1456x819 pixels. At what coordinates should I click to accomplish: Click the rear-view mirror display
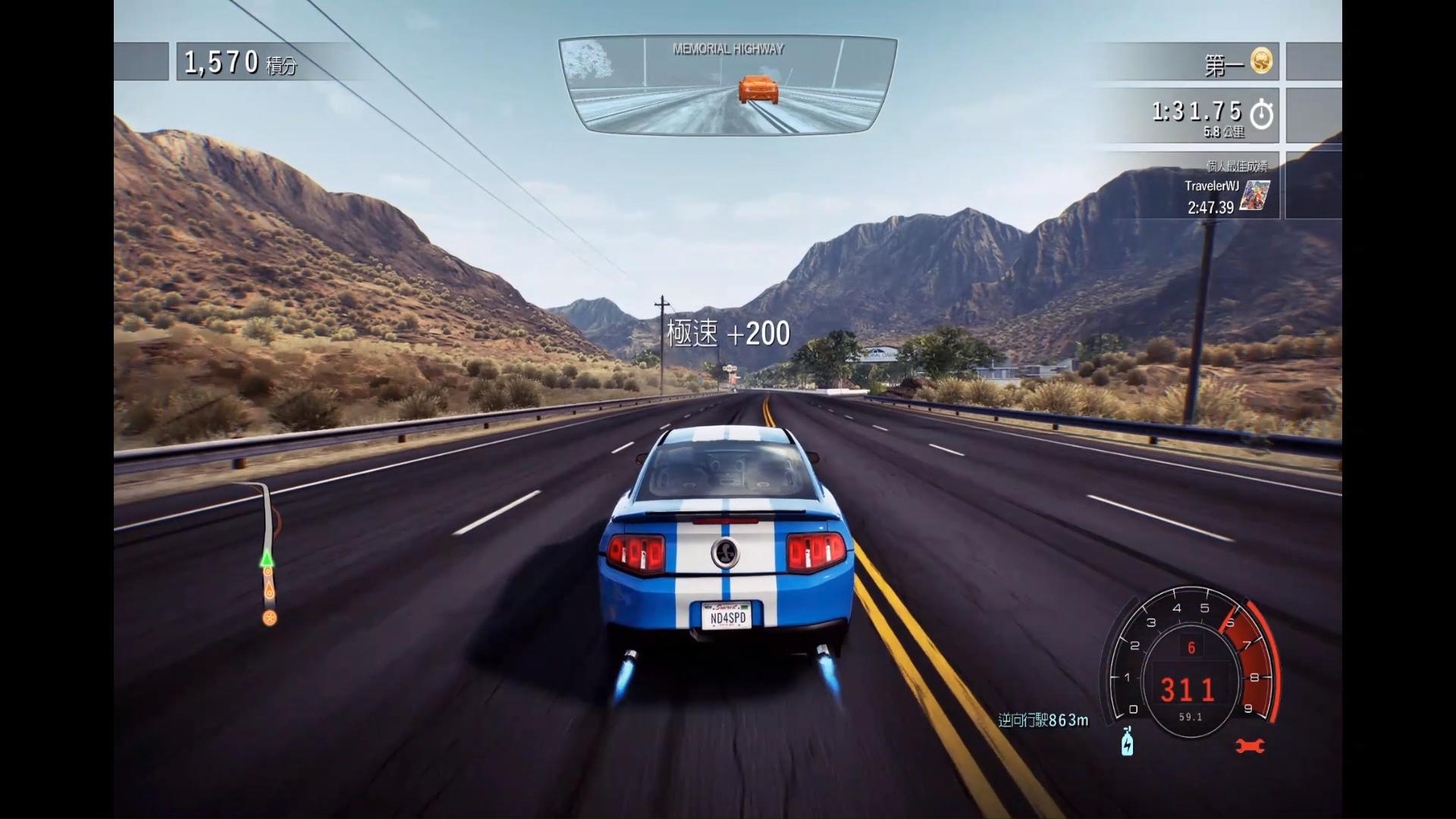click(x=727, y=85)
